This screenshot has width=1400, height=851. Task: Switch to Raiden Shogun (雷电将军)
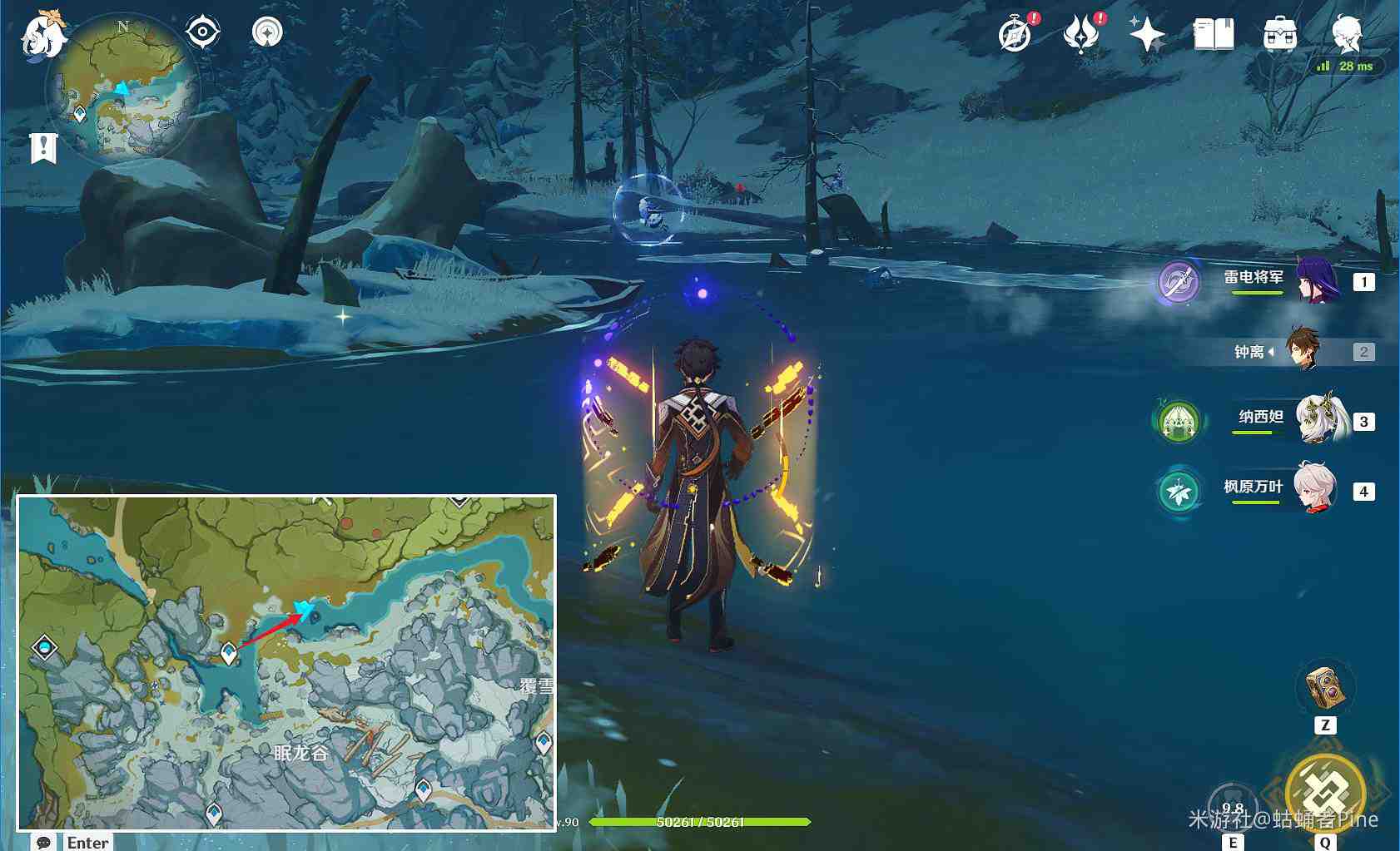pyautogui.click(x=1317, y=281)
